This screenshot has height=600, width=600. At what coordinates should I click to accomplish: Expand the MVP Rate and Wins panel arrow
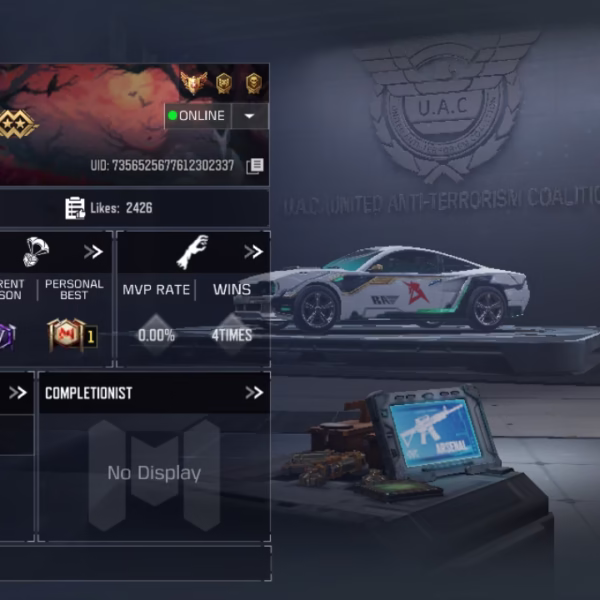(253, 251)
